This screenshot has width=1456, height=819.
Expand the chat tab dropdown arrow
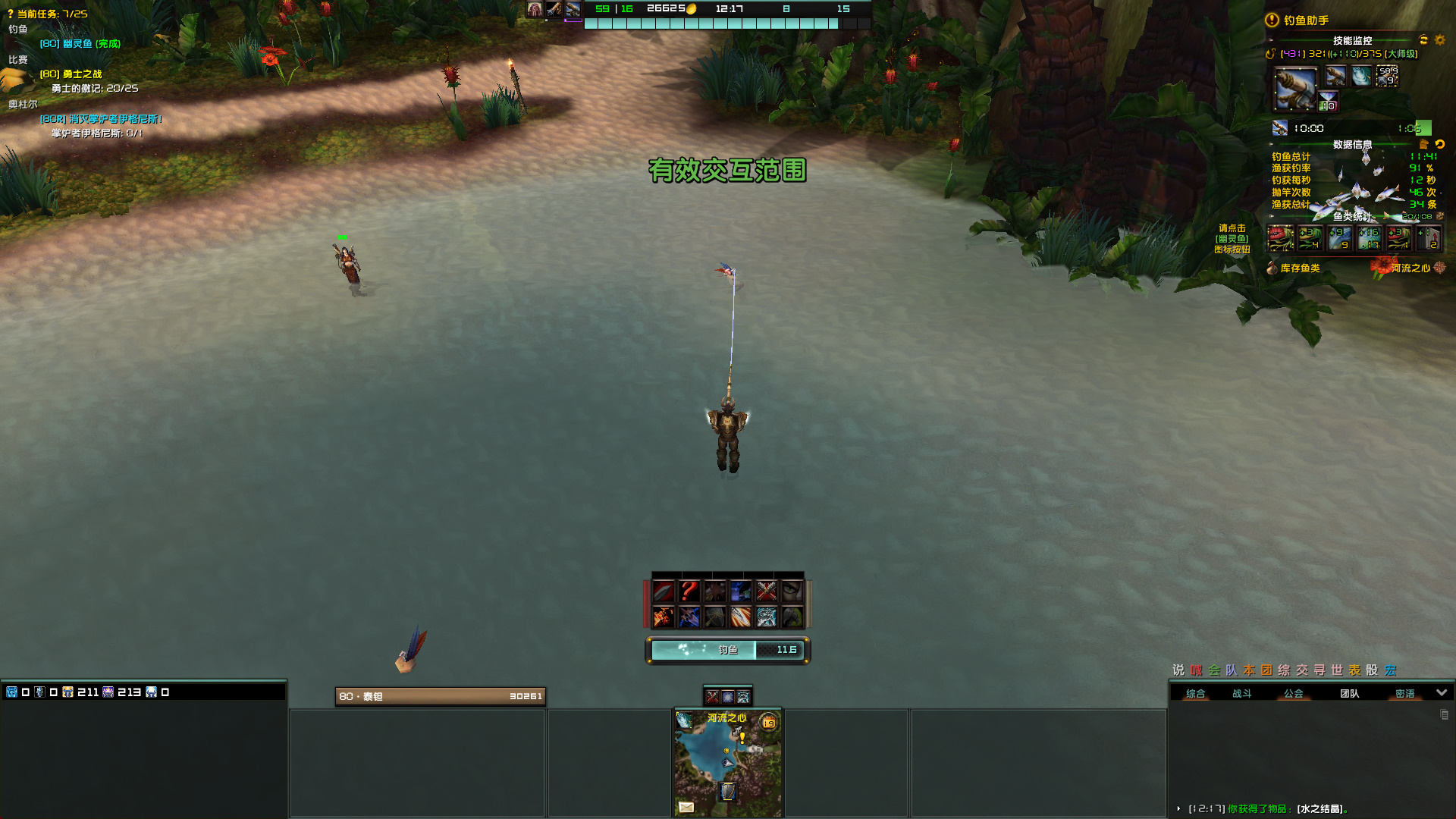(x=1442, y=692)
